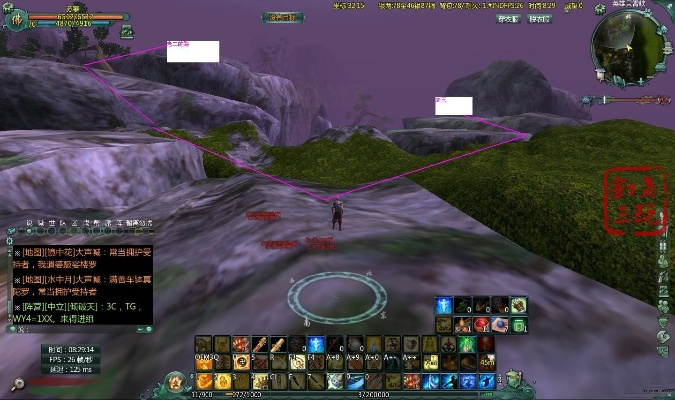Open the magnifier button at the bottom-left corner

click(17, 383)
